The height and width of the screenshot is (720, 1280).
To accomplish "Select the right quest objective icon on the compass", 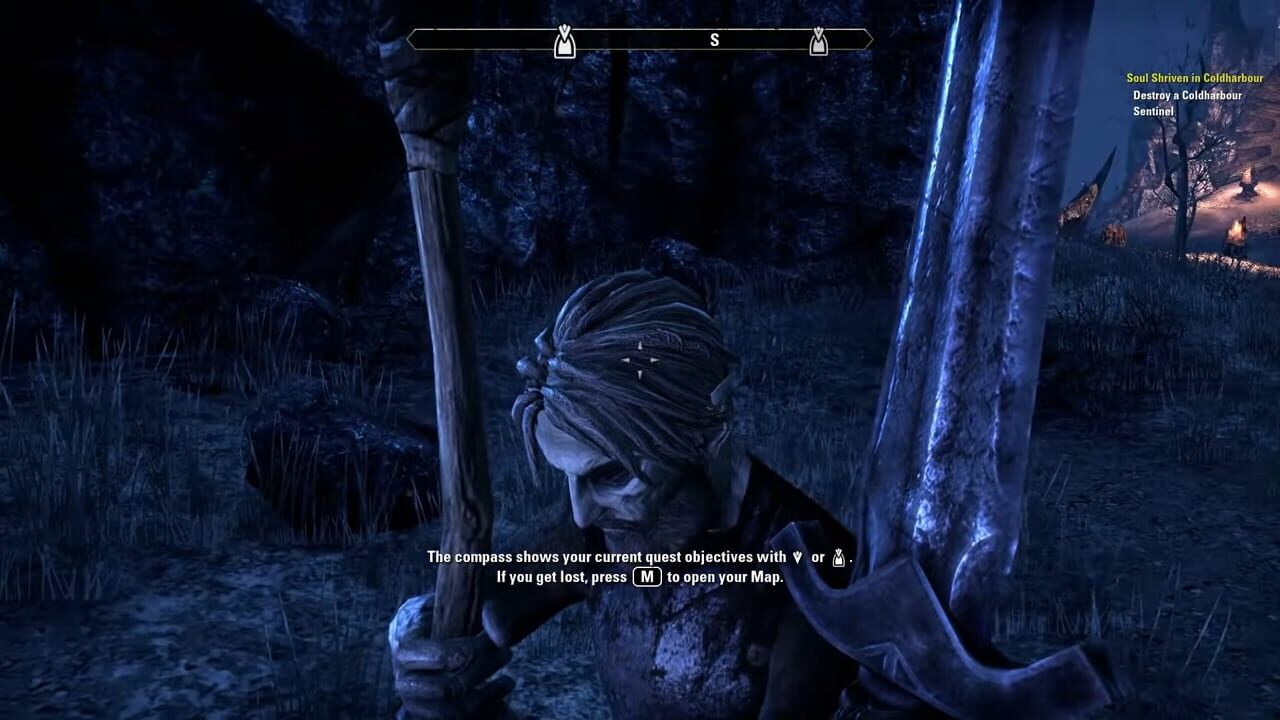I will click(x=819, y=42).
